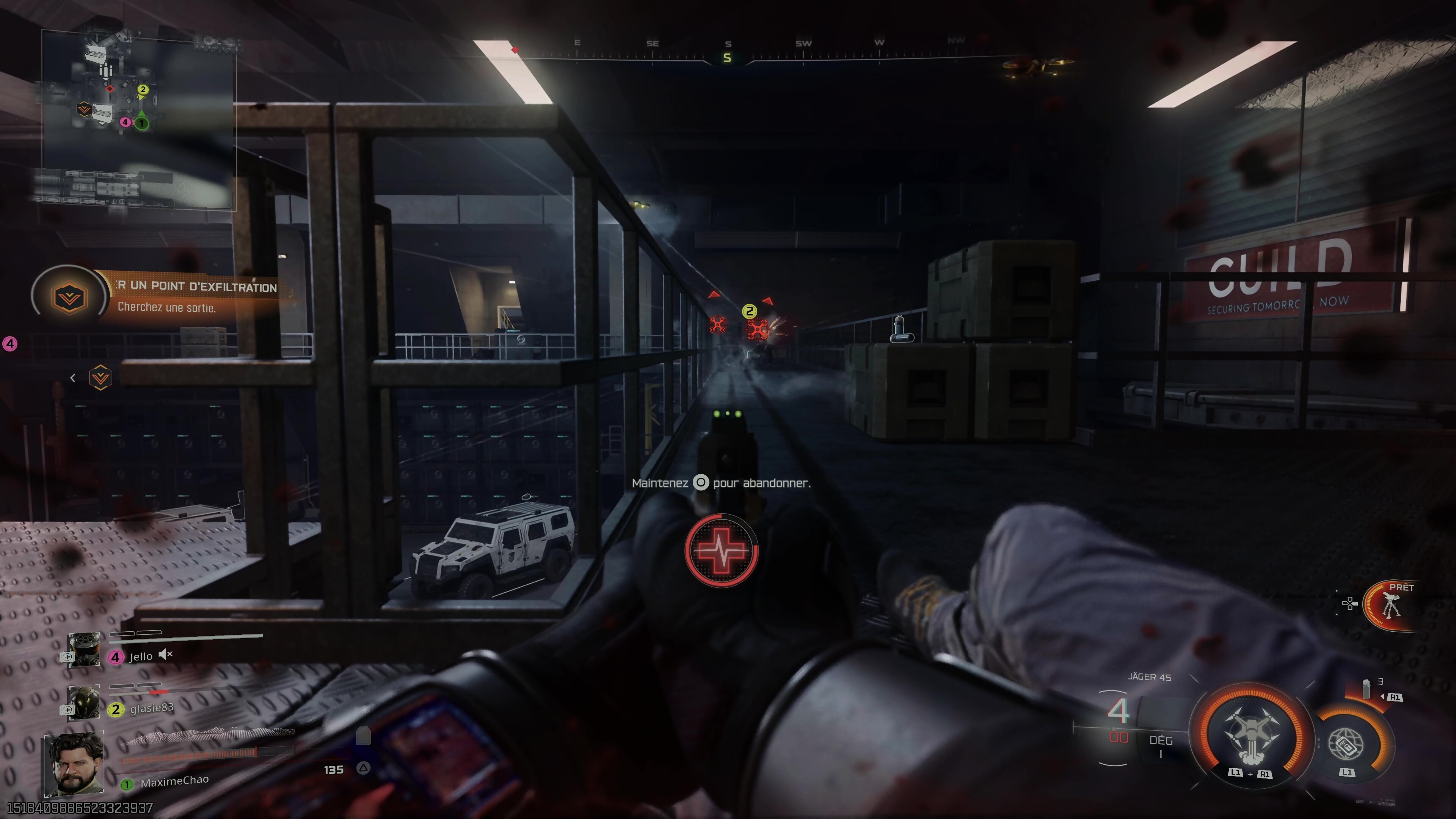1456x819 pixels.
Task: Click the red revive cross icon
Action: 721,551
